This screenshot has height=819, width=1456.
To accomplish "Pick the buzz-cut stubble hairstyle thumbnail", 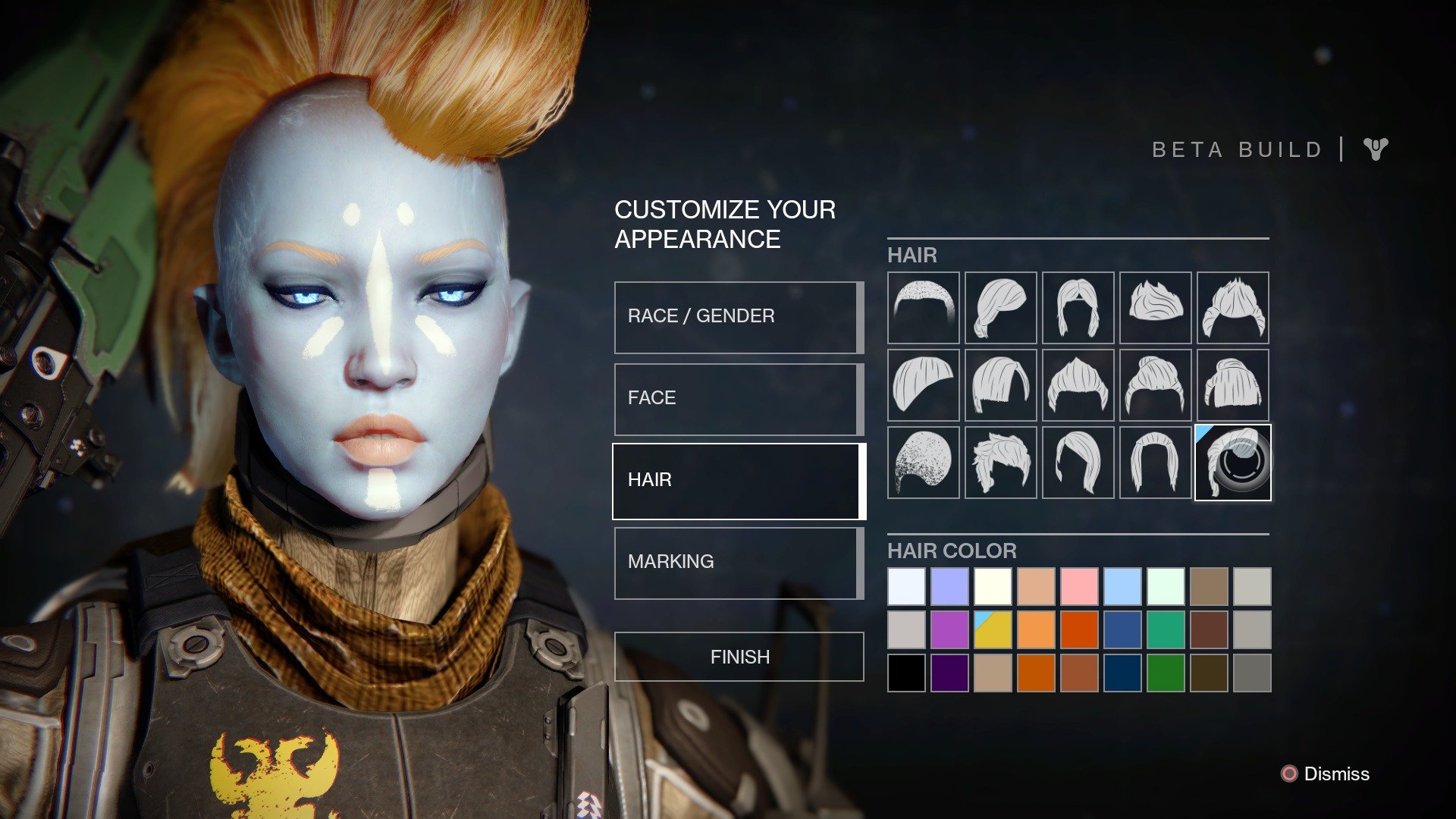I will click(923, 307).
